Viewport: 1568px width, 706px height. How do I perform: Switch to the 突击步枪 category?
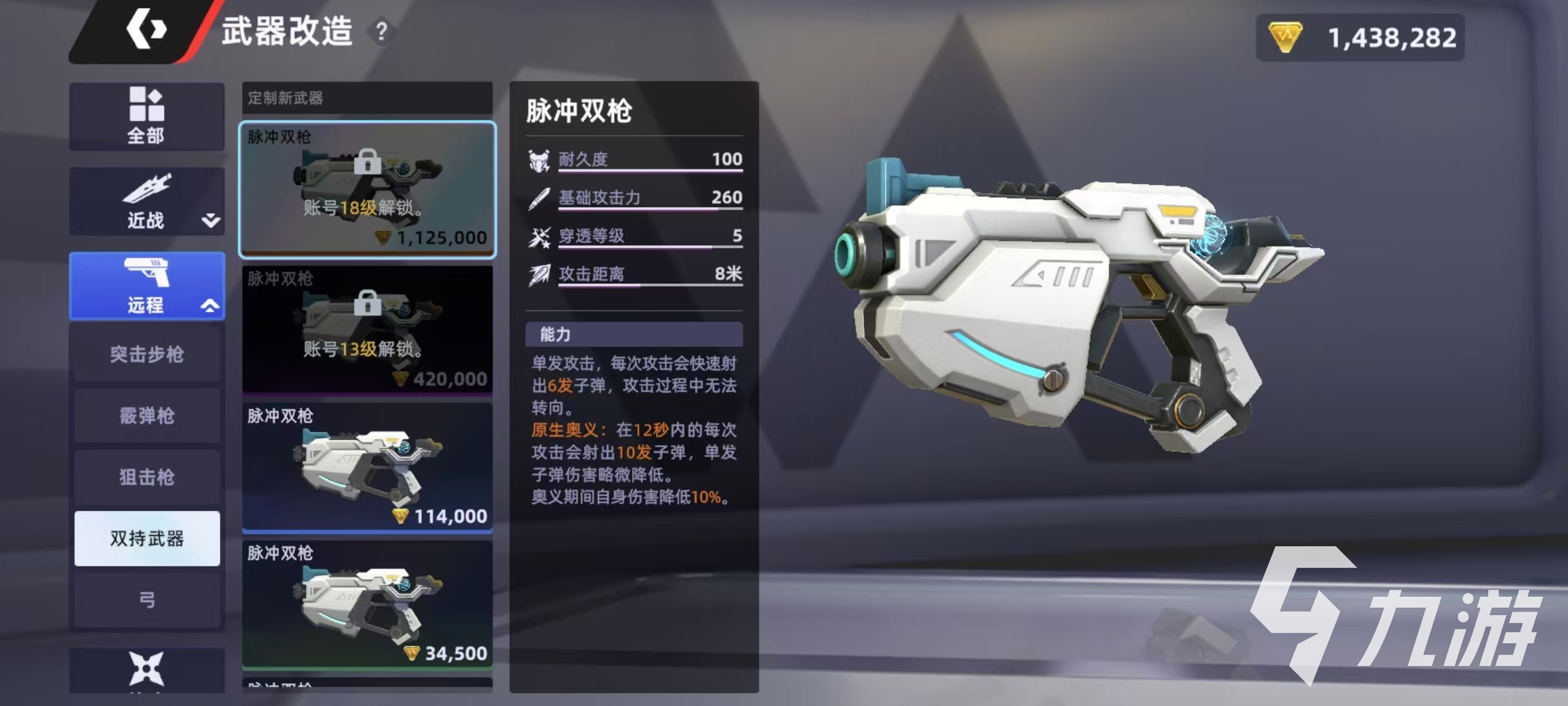[147, 355]
